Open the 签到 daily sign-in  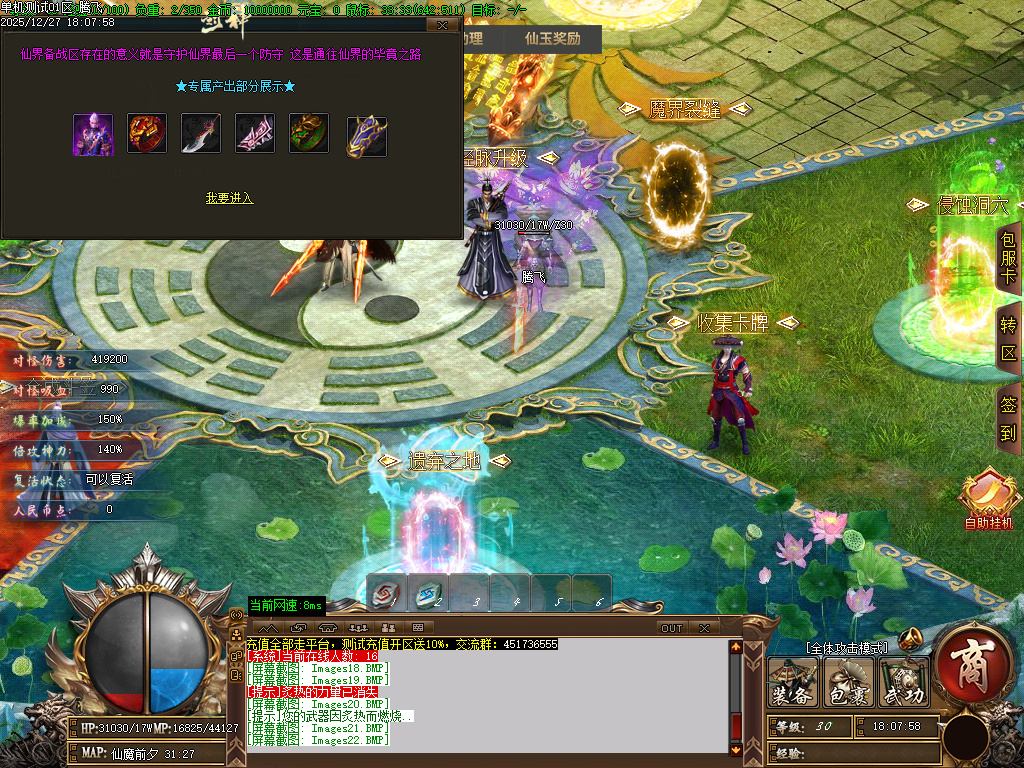point(1008,418)
